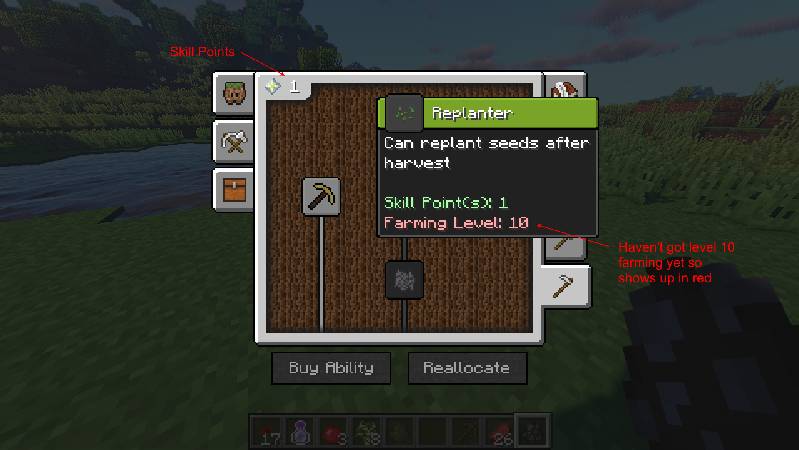Click the Replanter ability icon in tooltip header

point(405,112)
